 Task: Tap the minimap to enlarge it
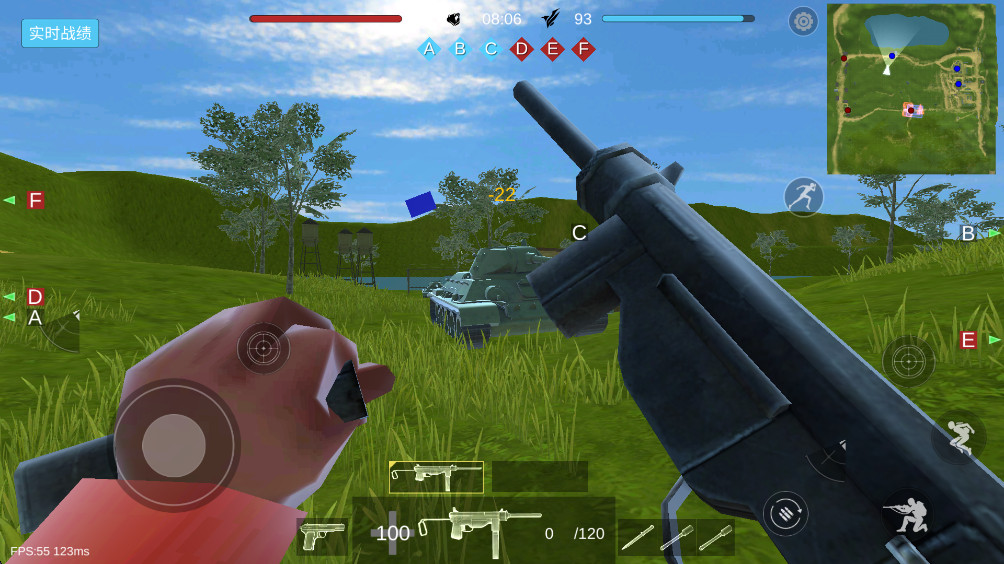913,88
